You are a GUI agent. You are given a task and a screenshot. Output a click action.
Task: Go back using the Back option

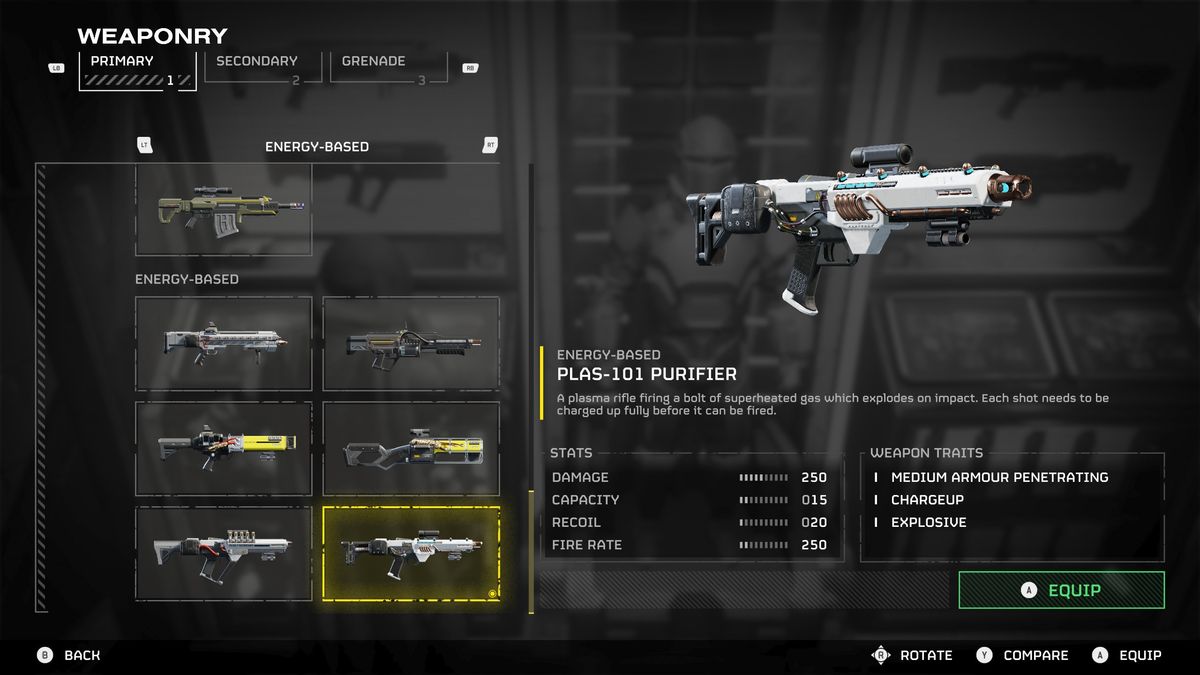[x=70, y=655]
